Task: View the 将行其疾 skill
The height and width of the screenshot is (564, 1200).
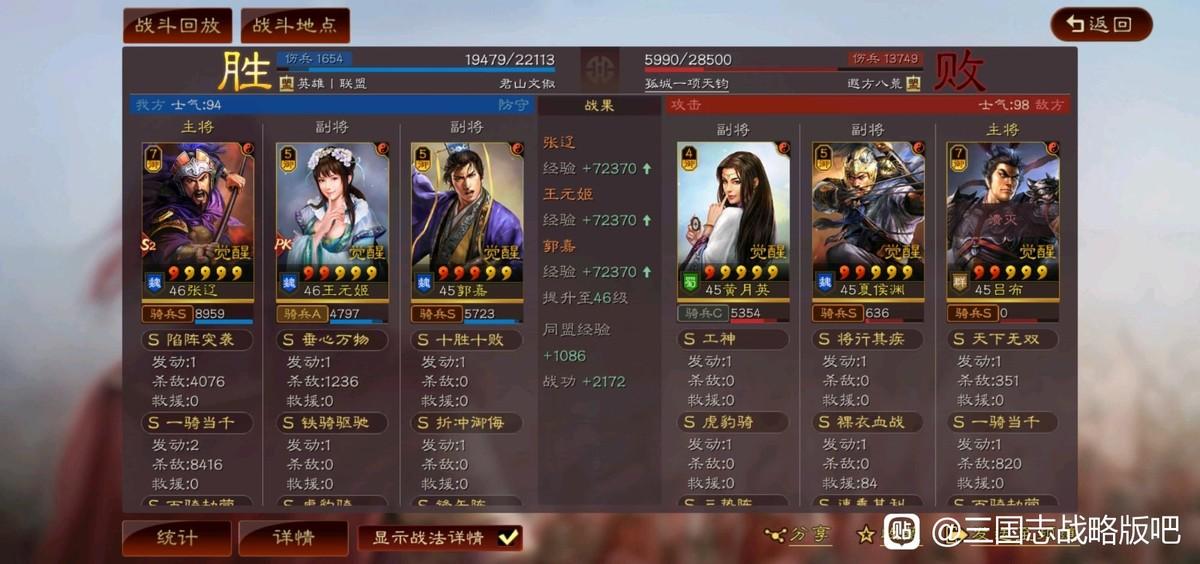Action: click(x=868, y=340)
